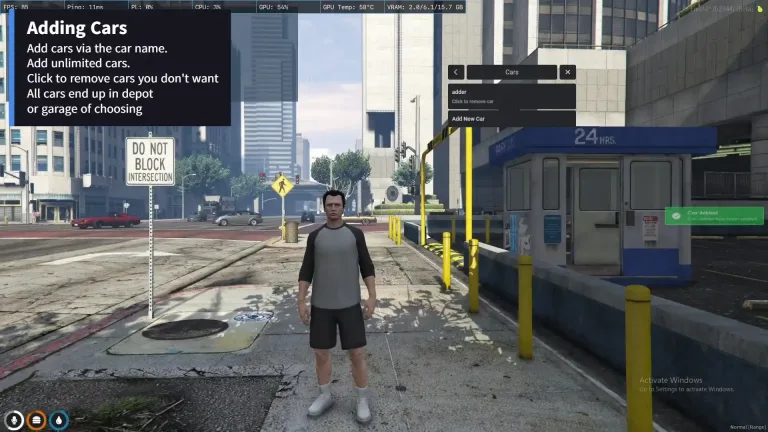
Task: Close the Cars menu
Action: (567, 72)
